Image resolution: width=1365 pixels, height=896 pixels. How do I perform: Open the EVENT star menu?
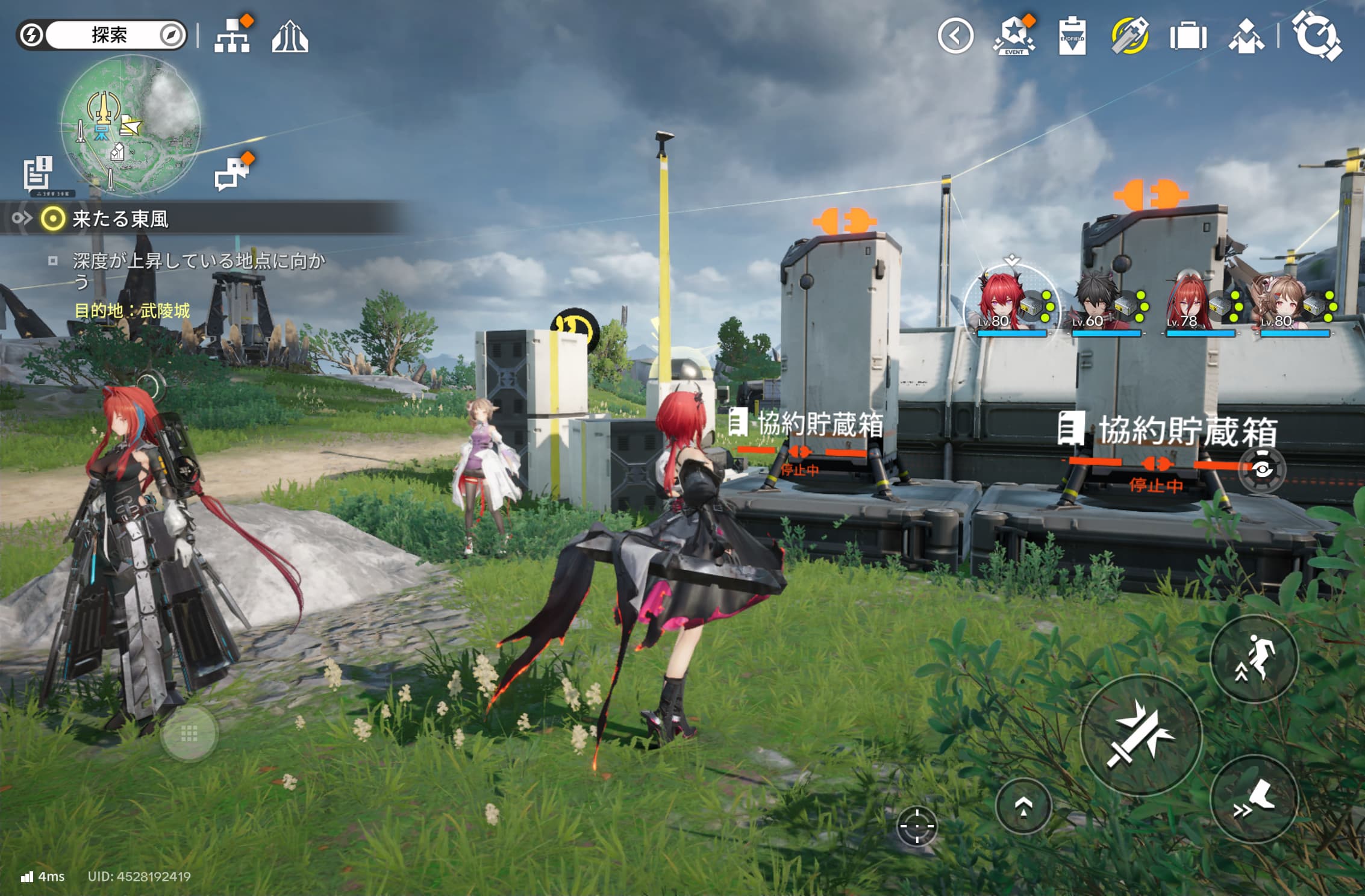pyautogui.click(x=1014, y=36)
